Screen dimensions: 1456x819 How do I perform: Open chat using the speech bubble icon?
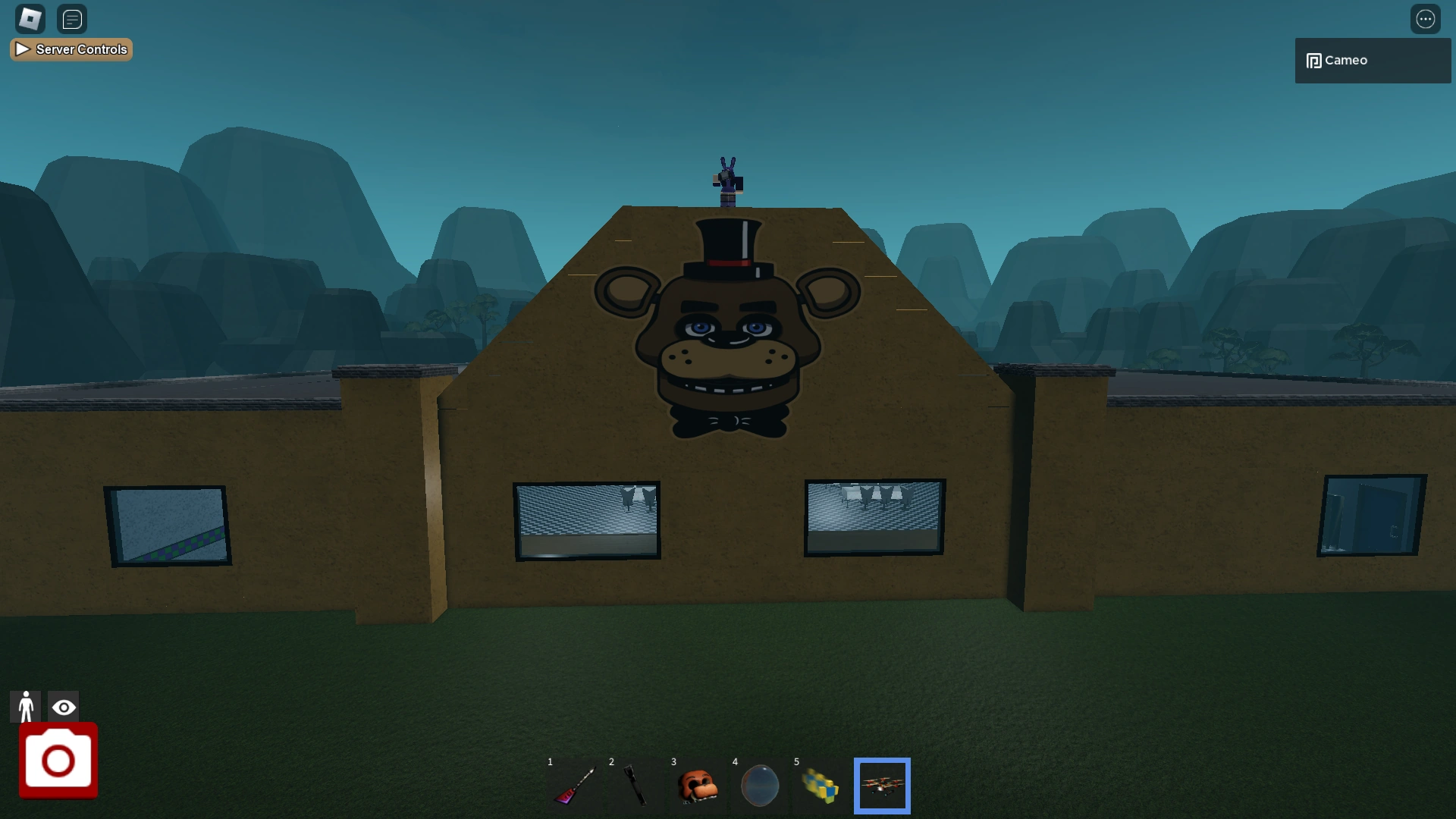pyautogui.click(x=72, y=19)
